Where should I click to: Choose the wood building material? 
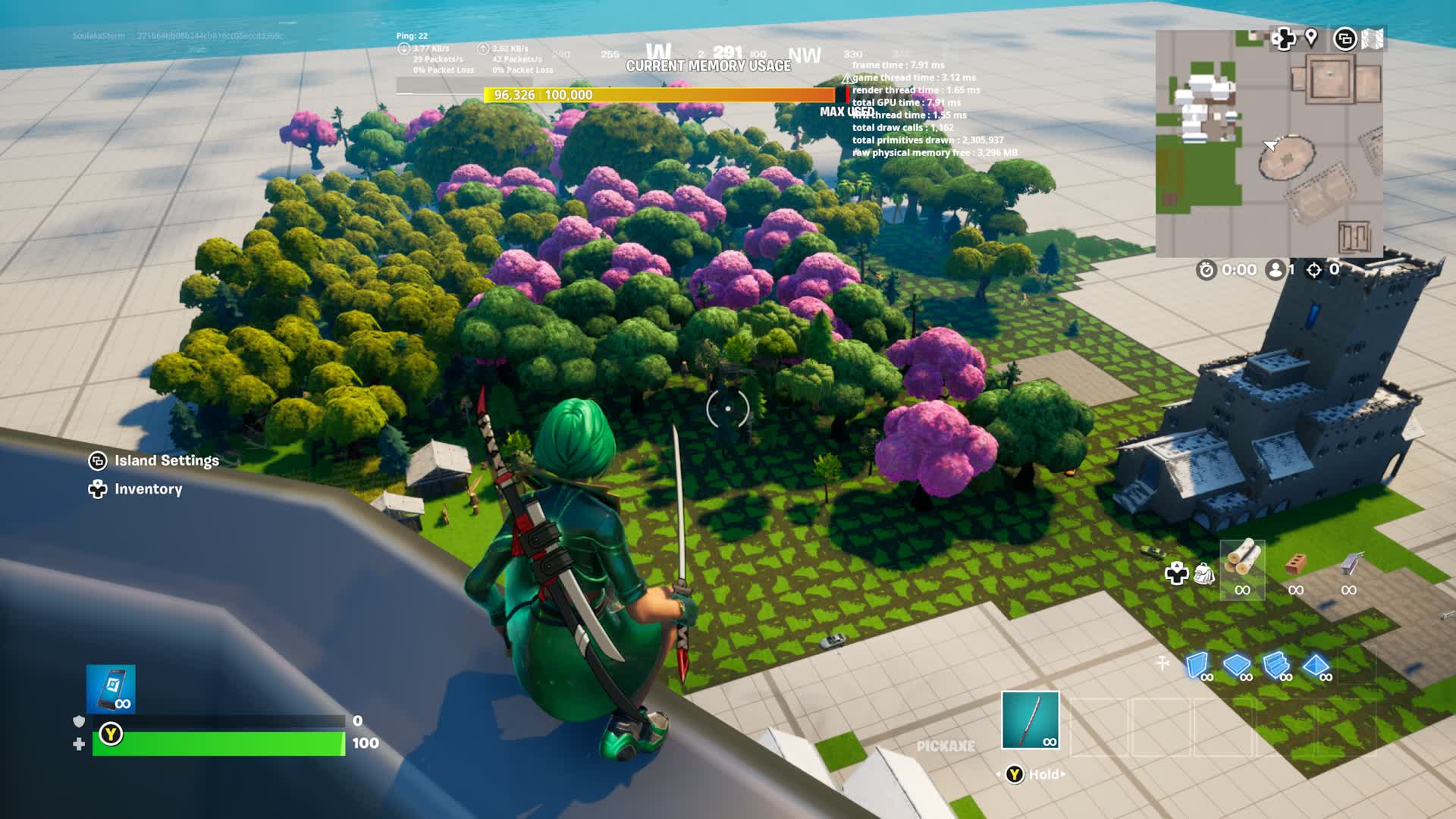[x=1242, y=563]
